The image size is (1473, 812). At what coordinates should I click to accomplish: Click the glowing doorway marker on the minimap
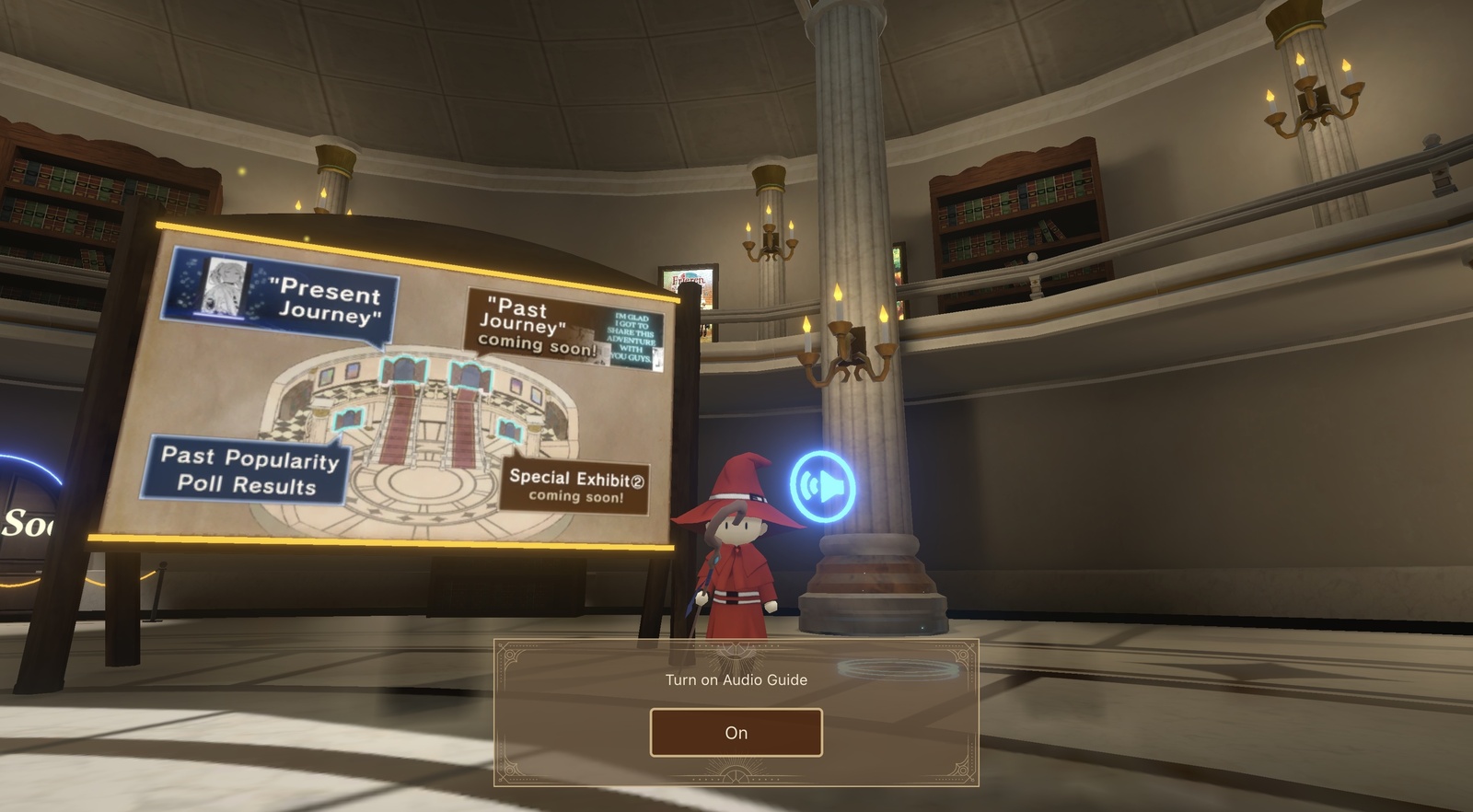tap(402, 372)
